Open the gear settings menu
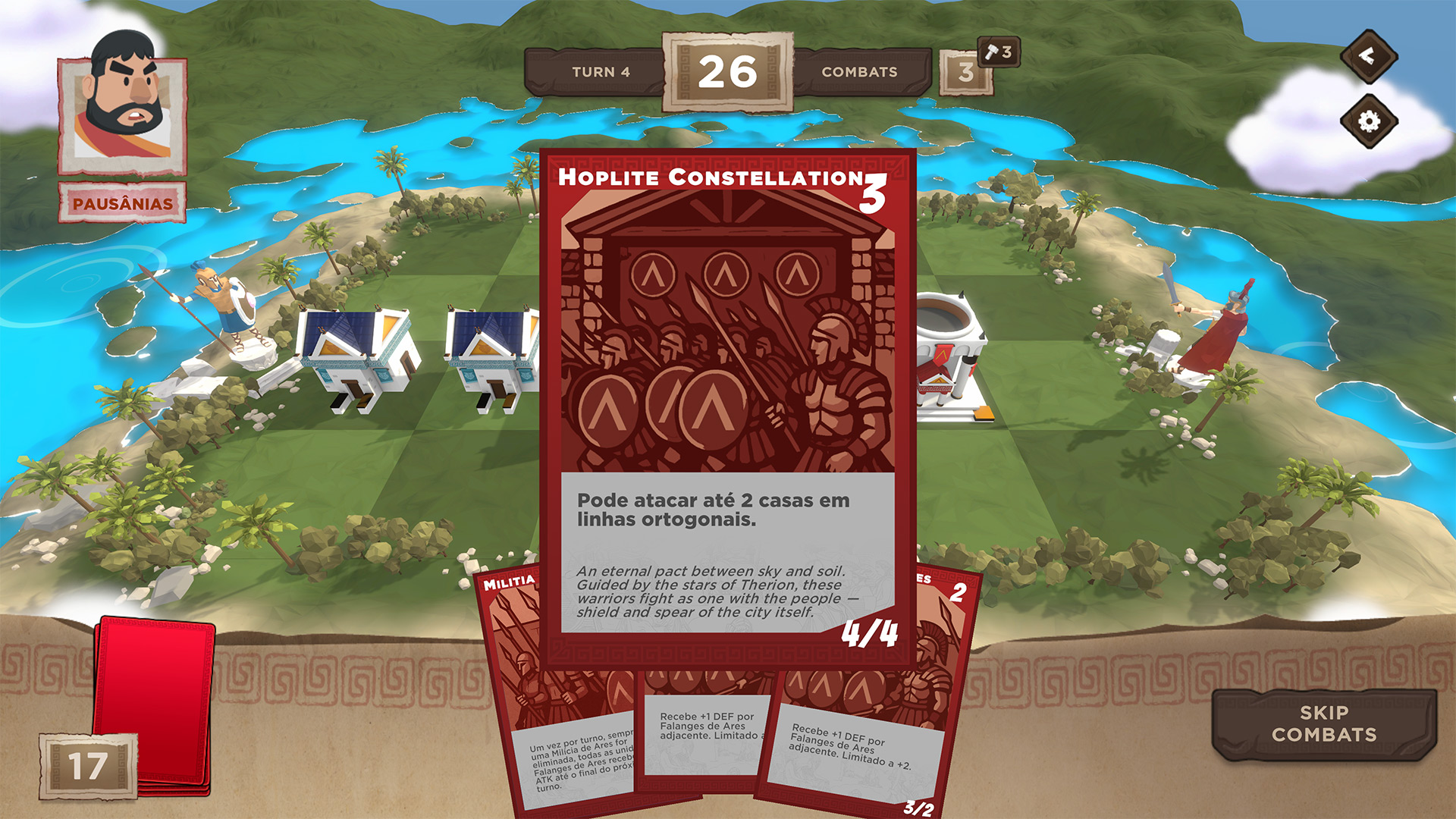Image resolution: width=1456 pixels, height=819 pixels. point(1368,121)
